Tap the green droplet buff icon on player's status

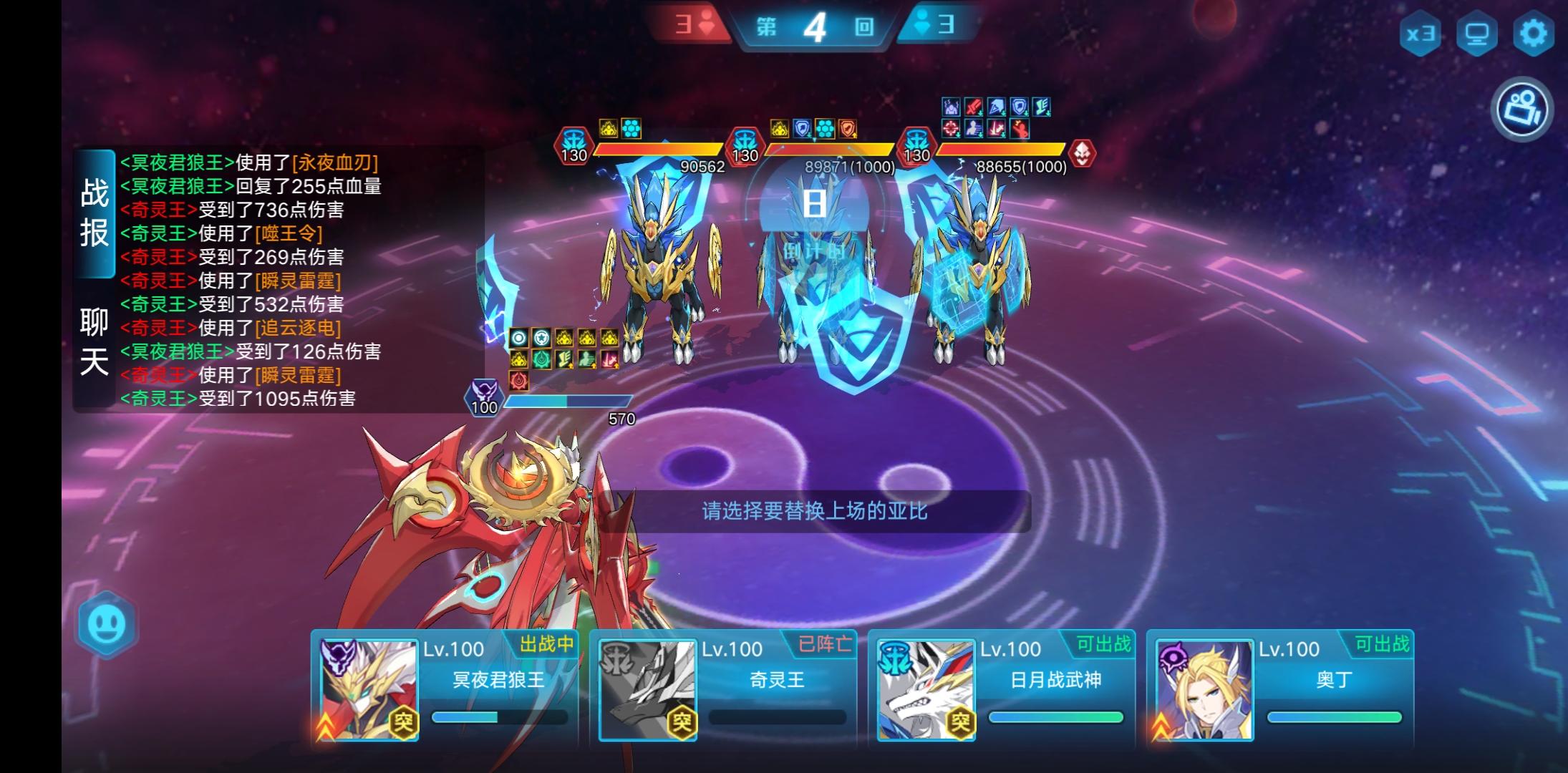542,359
